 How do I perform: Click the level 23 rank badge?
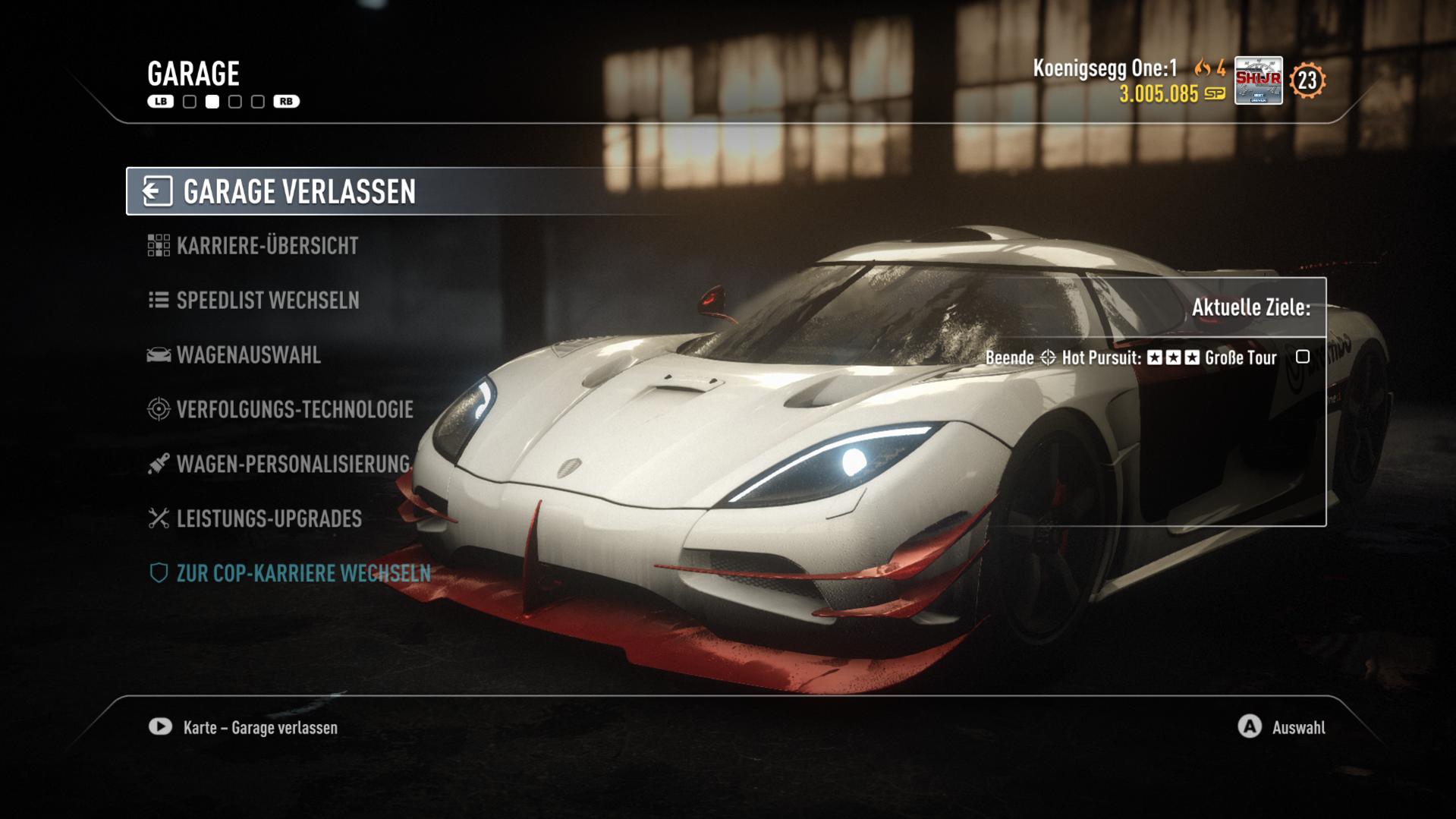pos(1307,80)
